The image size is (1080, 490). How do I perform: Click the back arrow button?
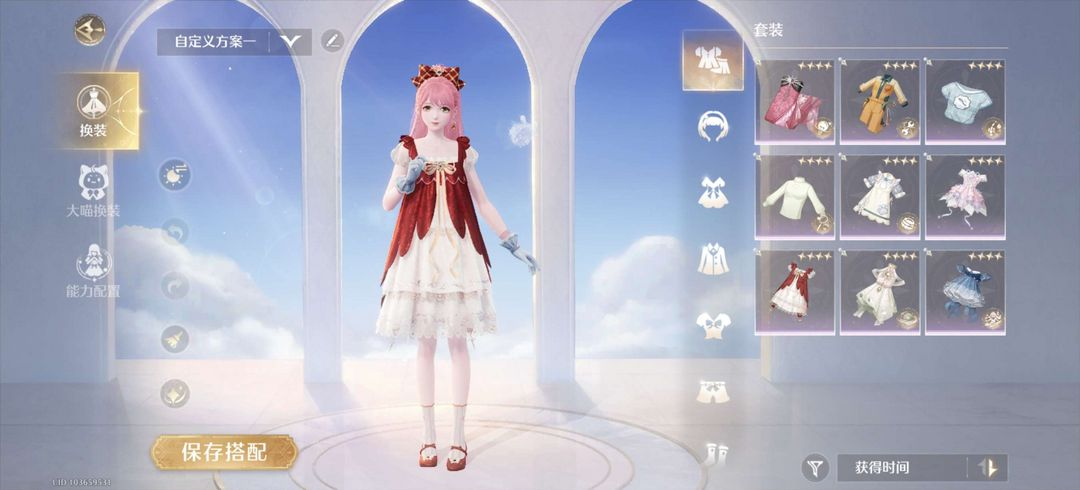(x=90, y=29)
